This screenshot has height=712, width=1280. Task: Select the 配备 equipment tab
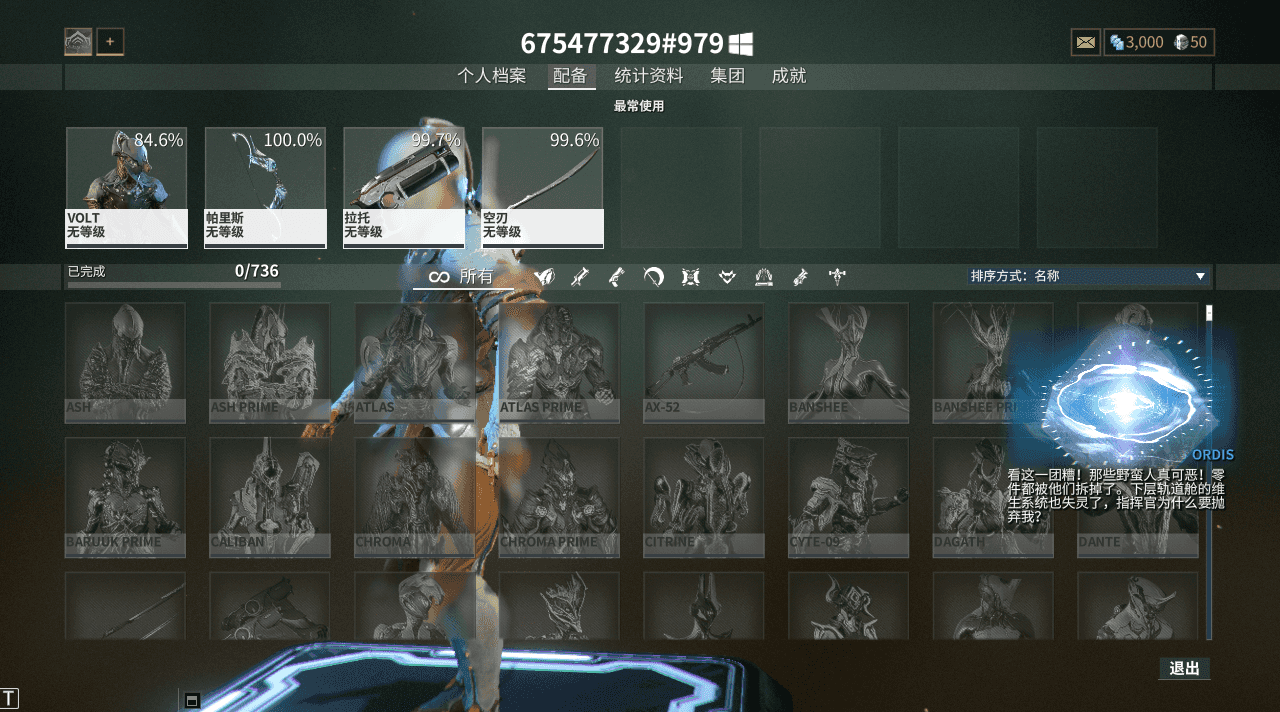coord(570,76)
